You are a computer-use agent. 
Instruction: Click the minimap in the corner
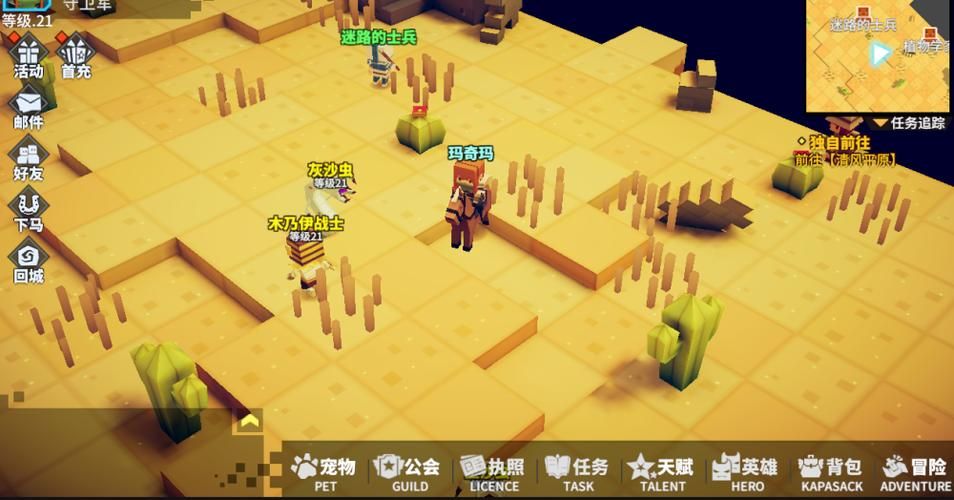coord(878,55)
